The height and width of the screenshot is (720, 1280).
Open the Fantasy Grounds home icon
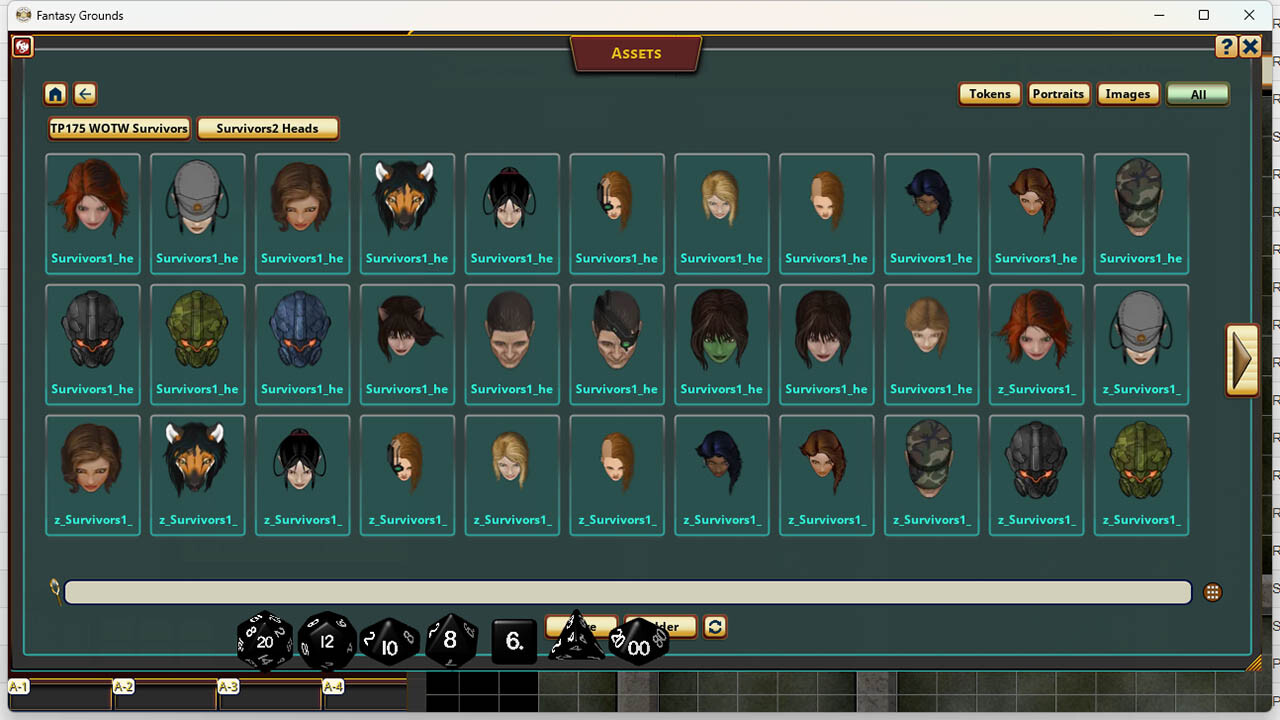pyautogui.click(x=55, y=93)
